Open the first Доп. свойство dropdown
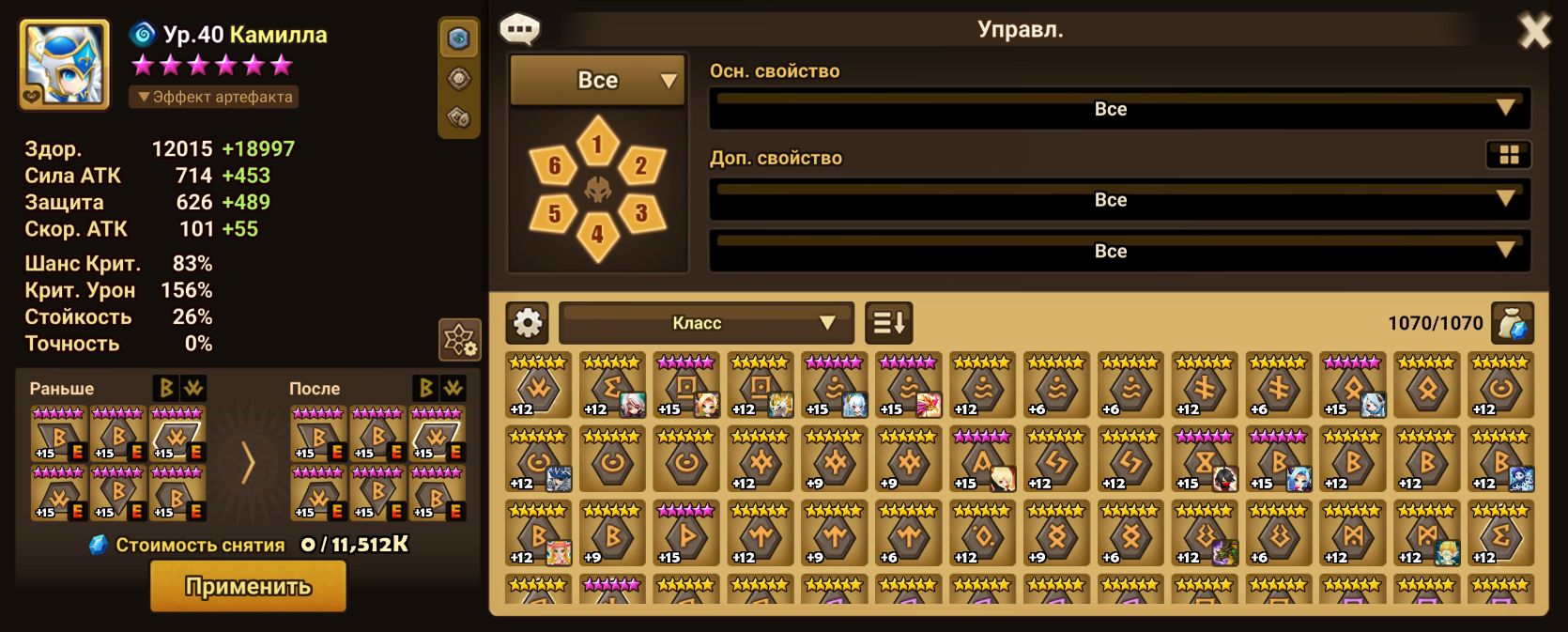Image resolution: width=1568 pixels, height=632 pixels. tap(1118, 200)
